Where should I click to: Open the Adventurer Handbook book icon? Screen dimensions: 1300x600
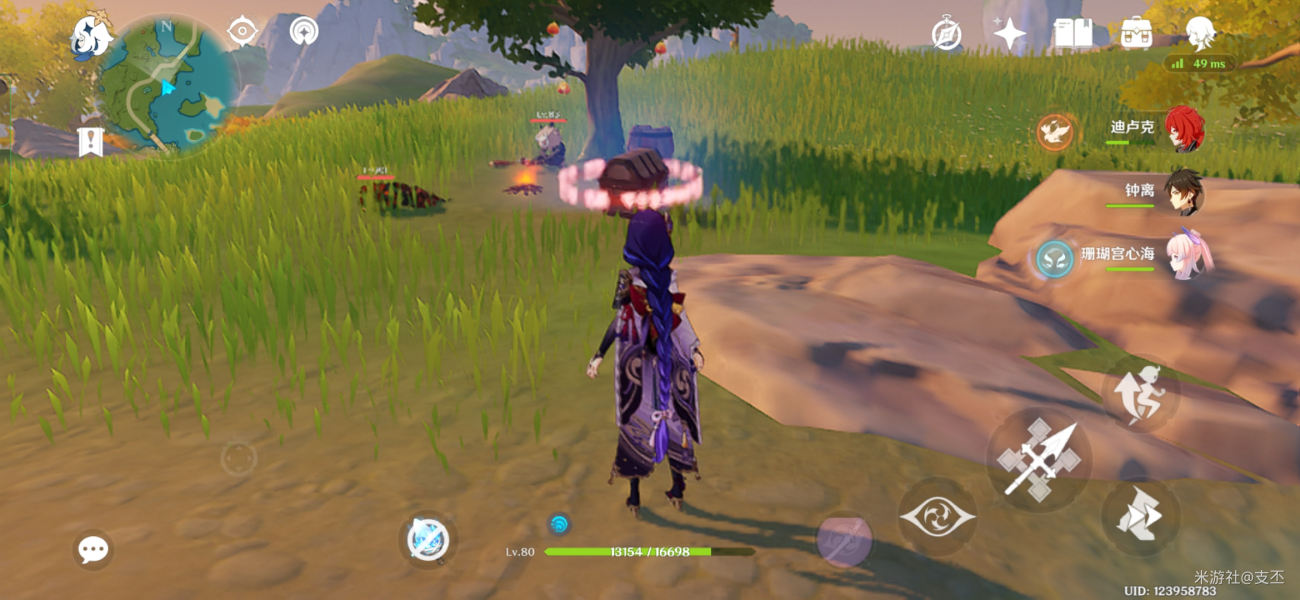[1072, 34]
